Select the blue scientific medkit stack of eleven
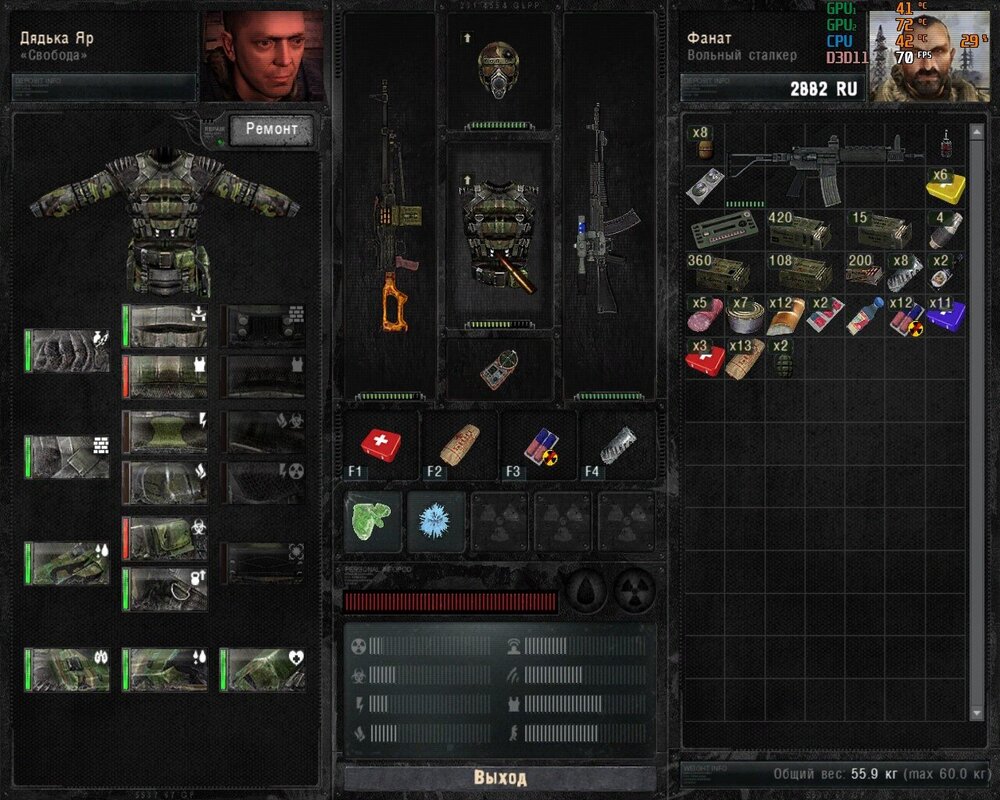This screenshot has width=1000, height=800. (945, 314)
